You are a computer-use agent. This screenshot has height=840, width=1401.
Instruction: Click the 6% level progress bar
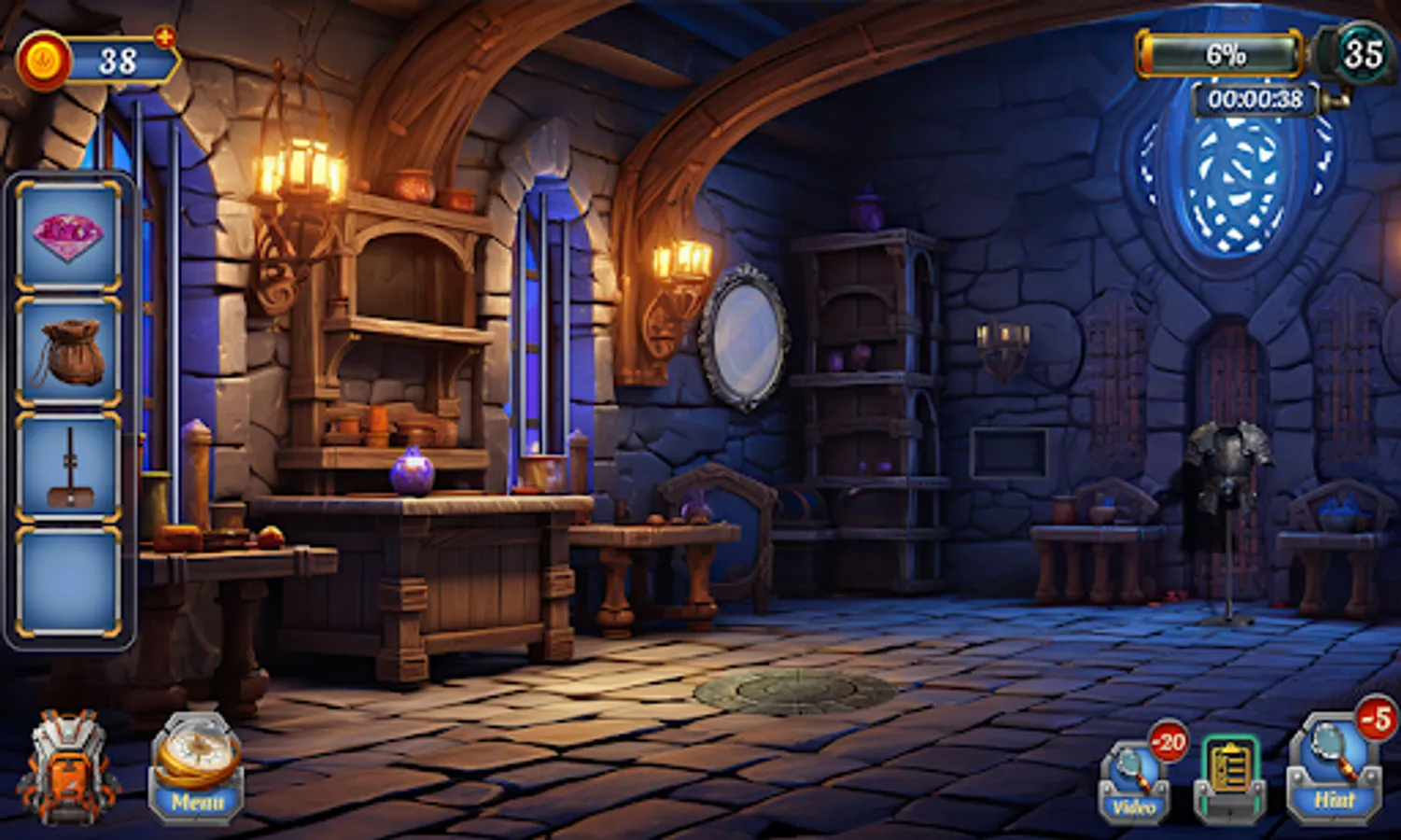(1221, 54)
